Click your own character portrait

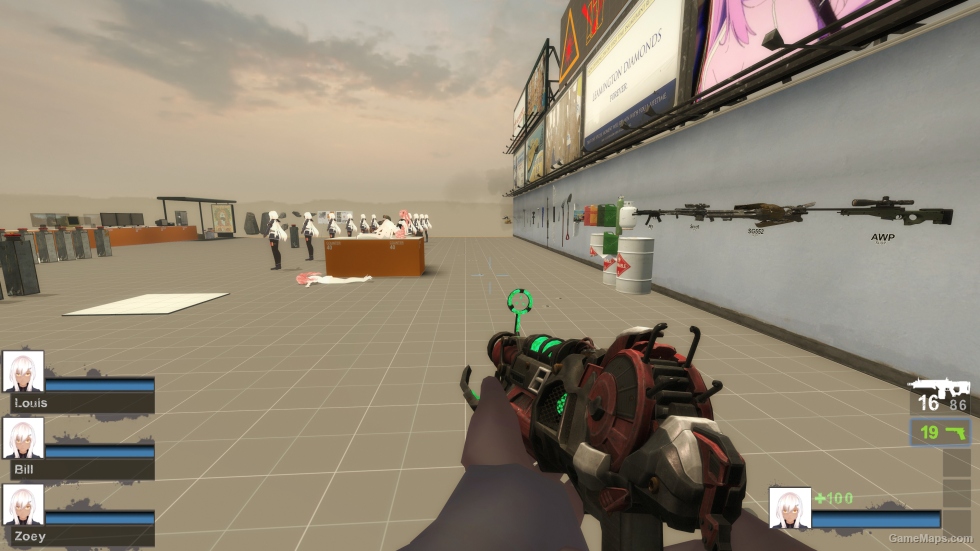789,507
